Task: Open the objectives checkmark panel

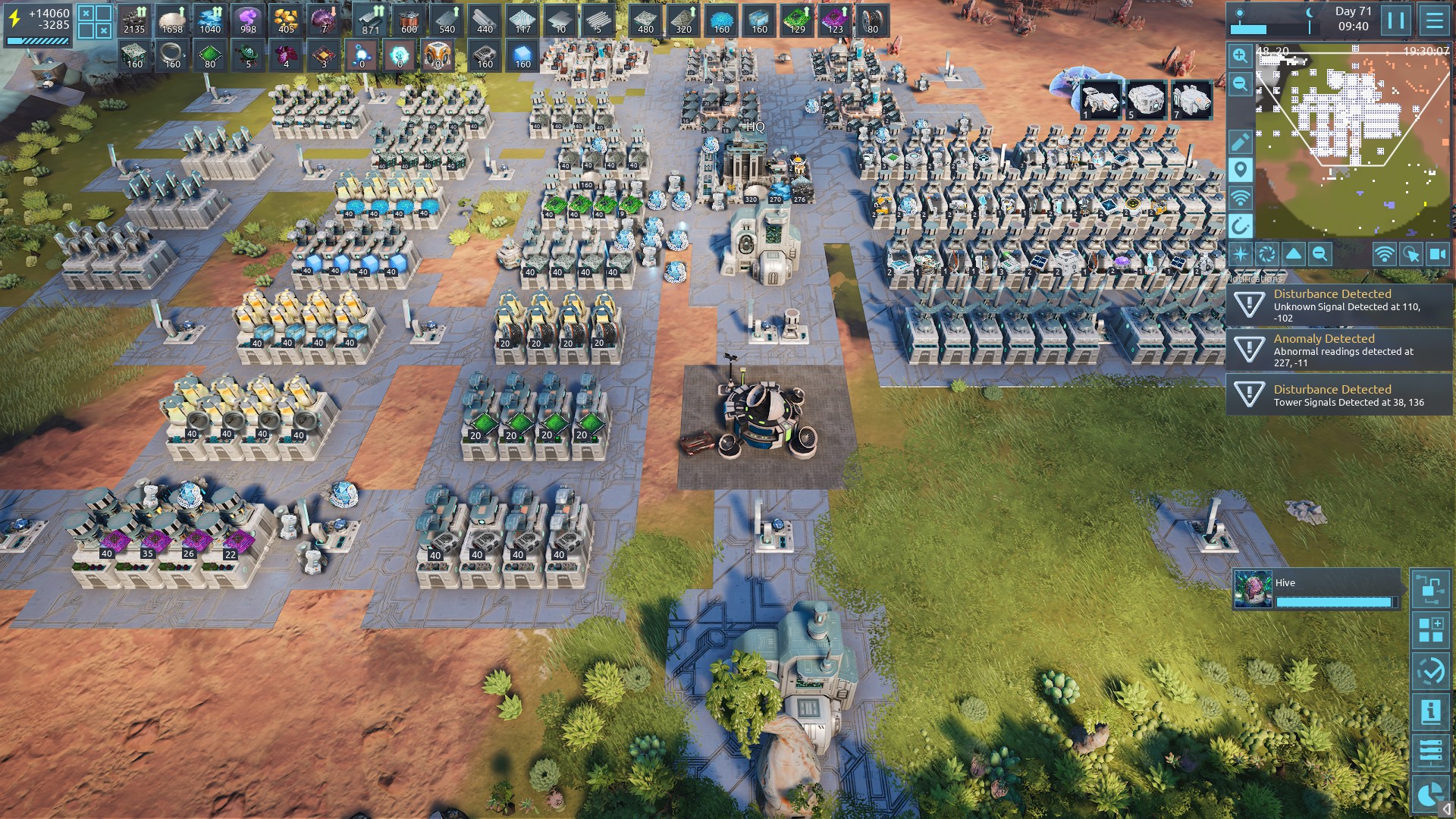Action: tap(1430, 671)
